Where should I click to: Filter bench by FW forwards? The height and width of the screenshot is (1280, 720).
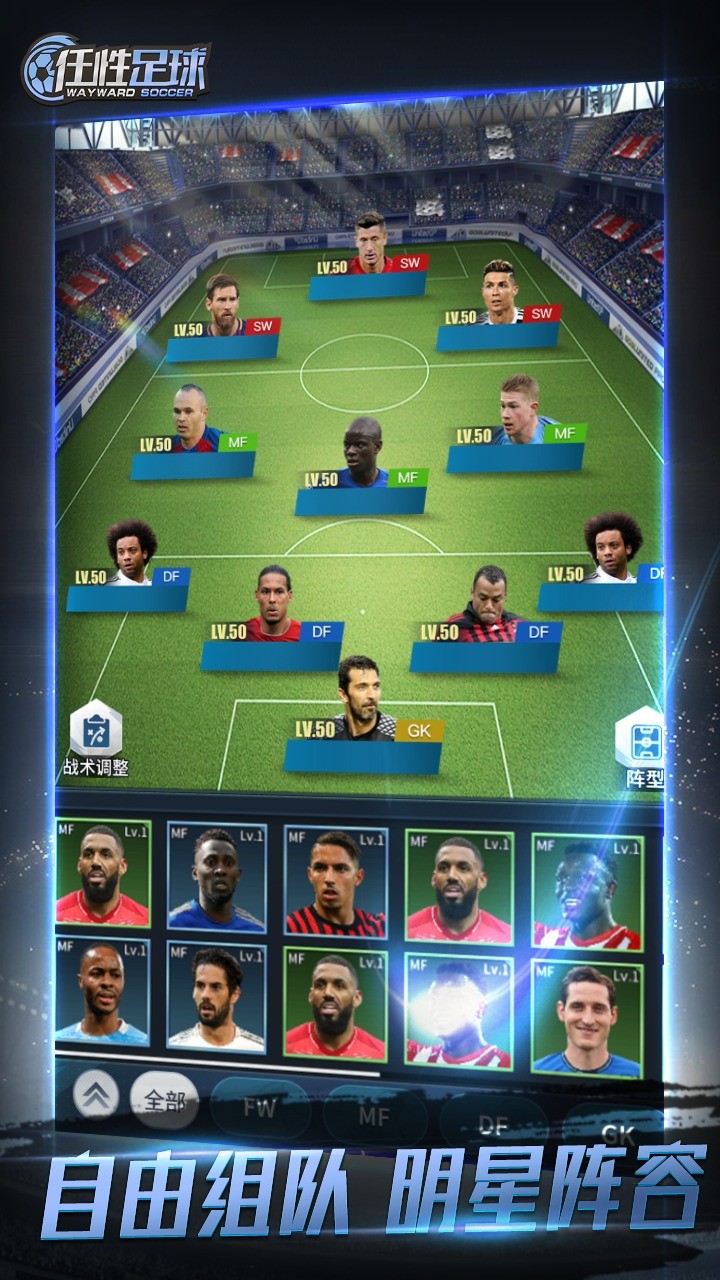point(260,1108)
